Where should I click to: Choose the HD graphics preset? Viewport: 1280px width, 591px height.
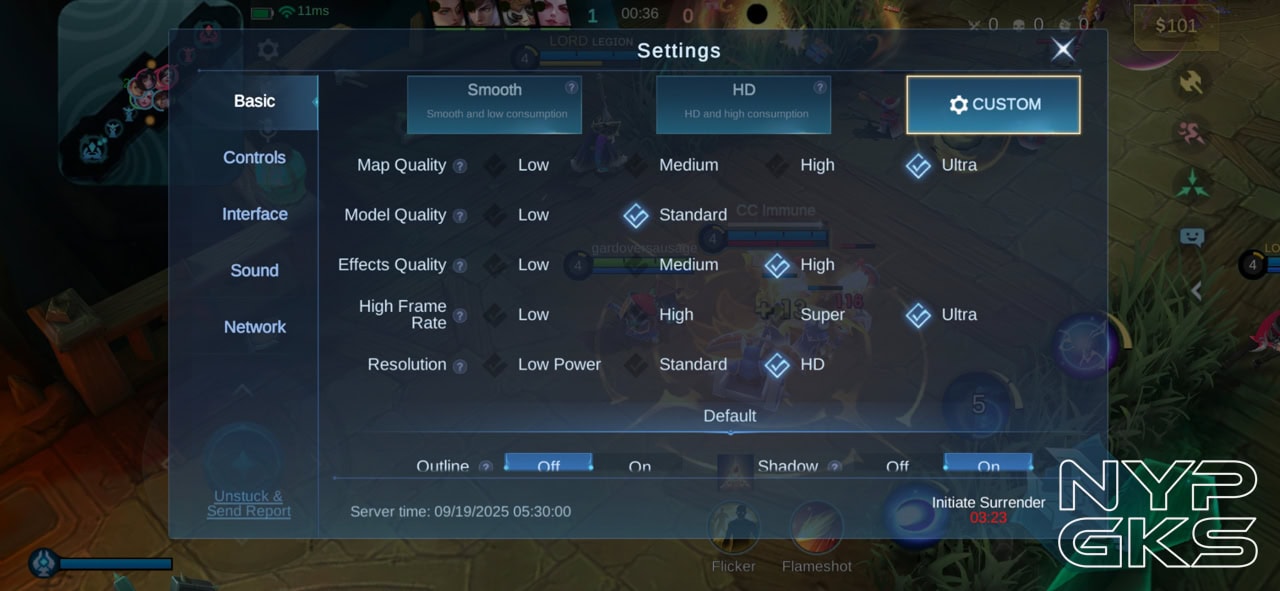pos(743,104)
